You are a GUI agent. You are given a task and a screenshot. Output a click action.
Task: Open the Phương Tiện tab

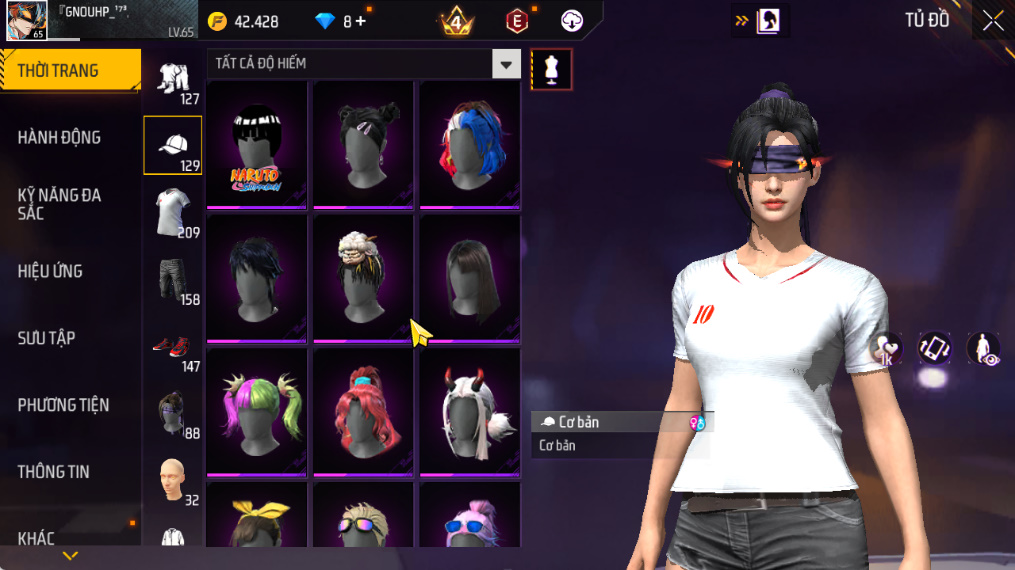pos(63,405)
